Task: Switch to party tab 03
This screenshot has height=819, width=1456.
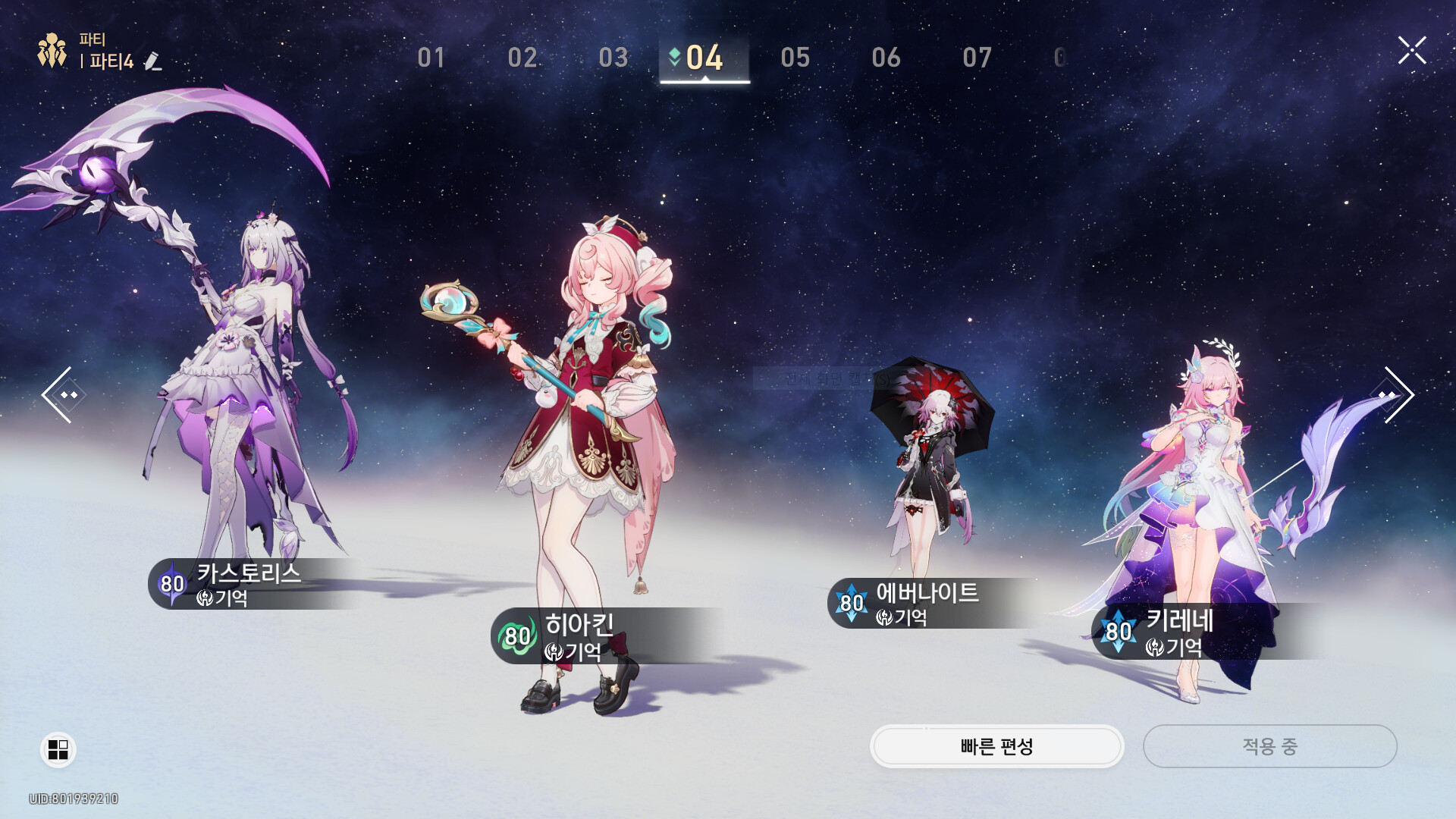Action: point(613,58)
